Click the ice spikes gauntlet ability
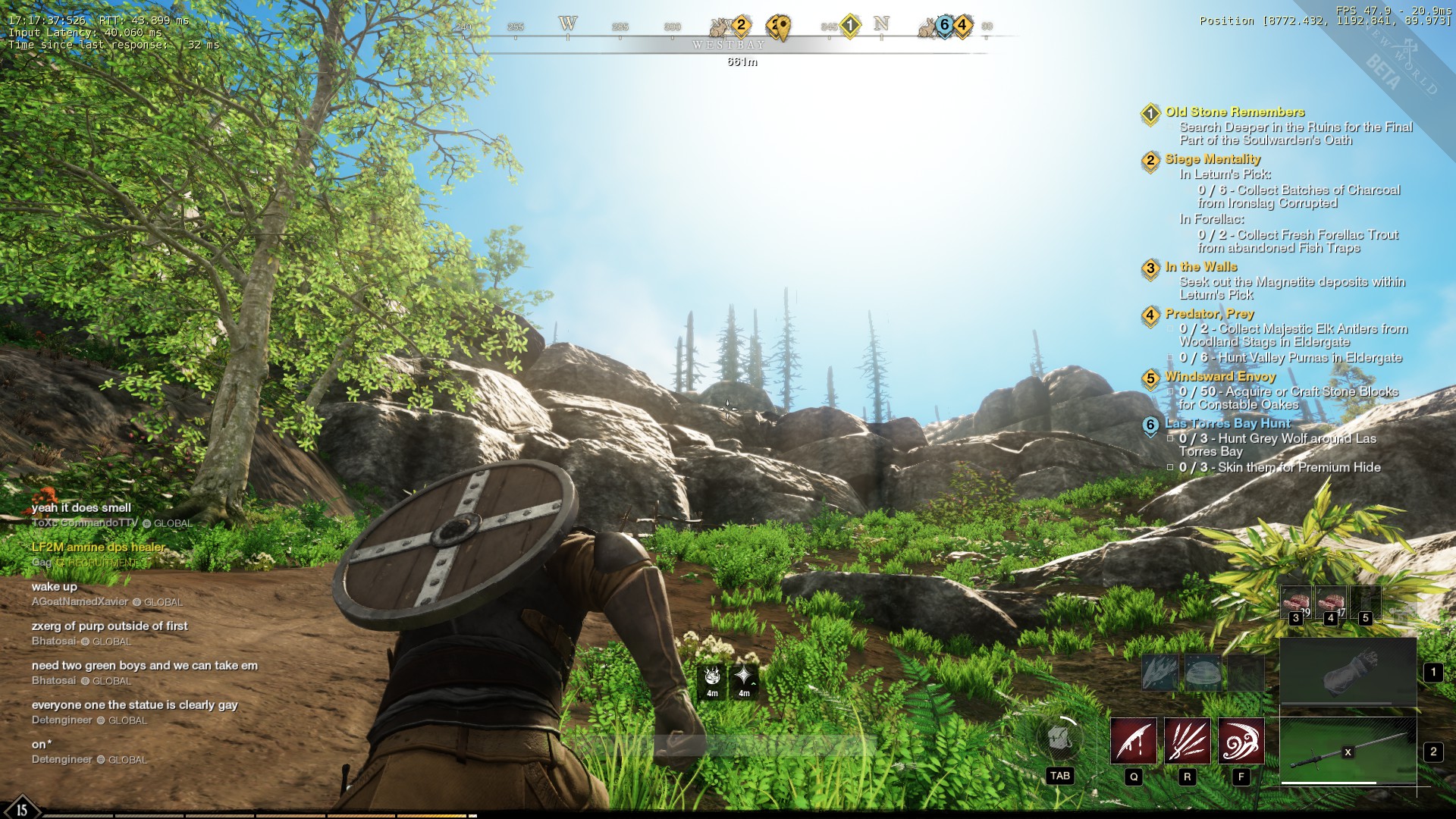The height and width of the screenshot is (819, 1456). [x=1160, y=672]
